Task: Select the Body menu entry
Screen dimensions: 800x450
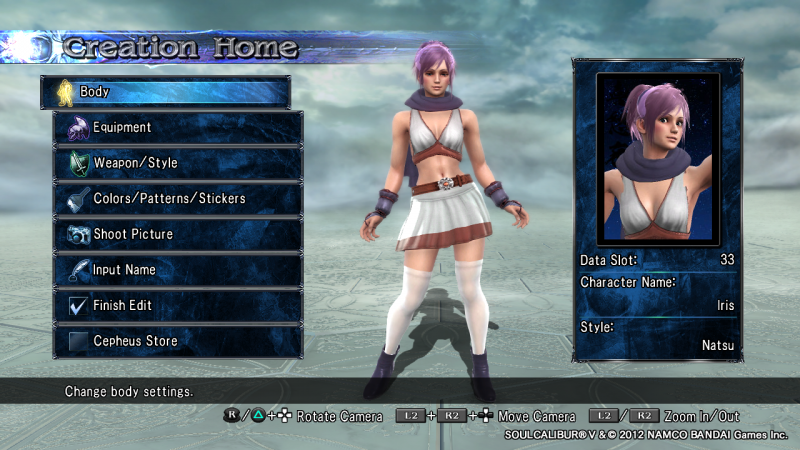Action: tap(165, 92)
